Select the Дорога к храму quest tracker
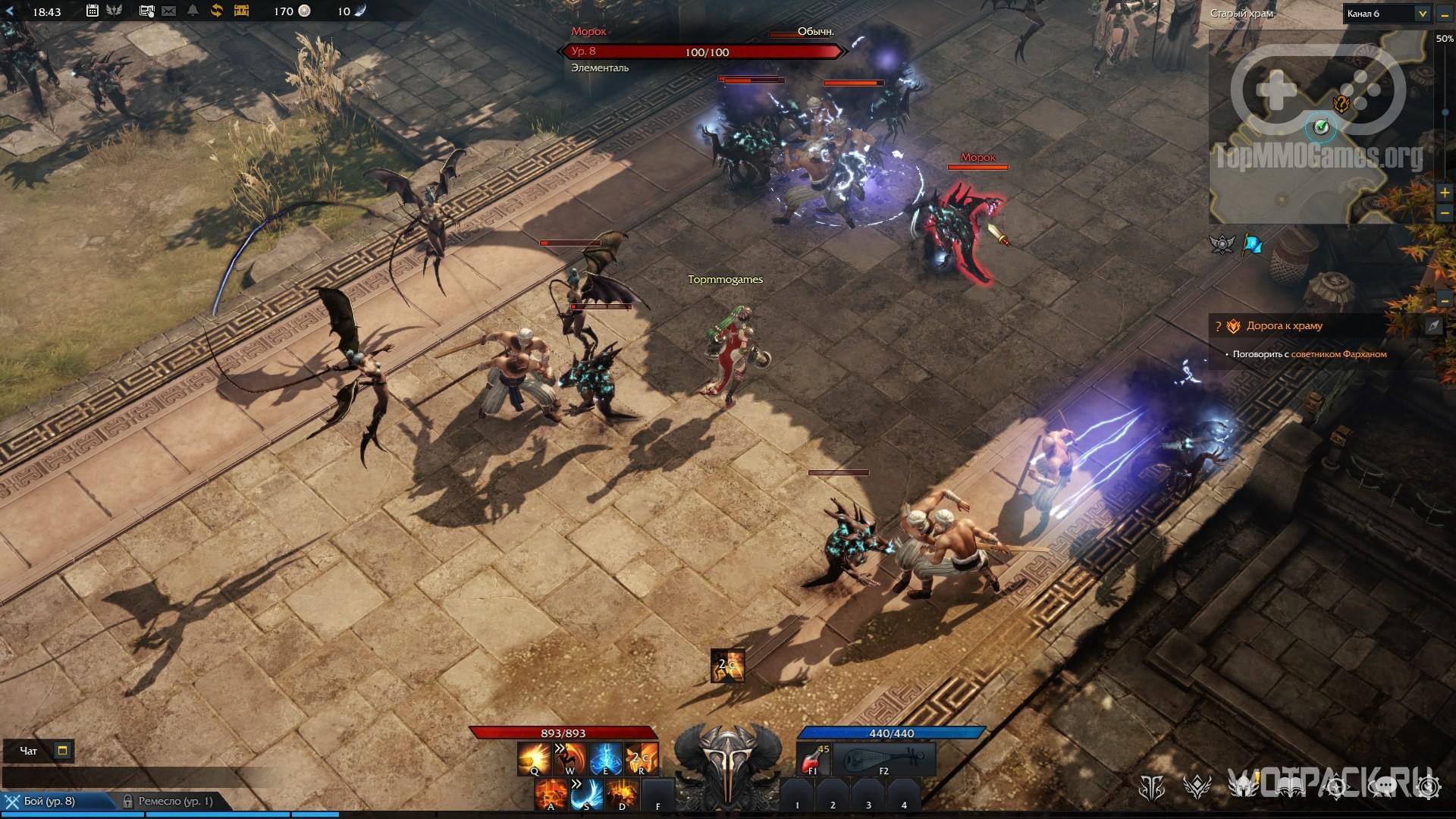The height and width of the screenshot is (819, 1456). point(1285,326)
